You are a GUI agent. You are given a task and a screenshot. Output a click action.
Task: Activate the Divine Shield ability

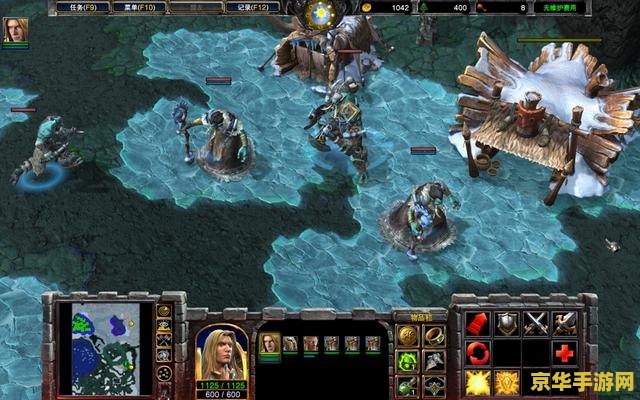508,382
